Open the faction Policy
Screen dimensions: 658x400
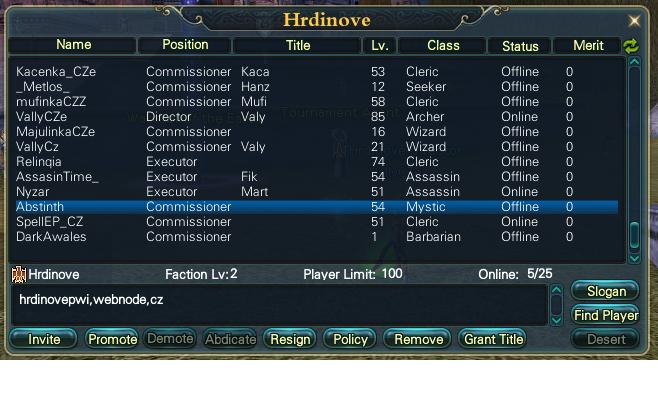[350, 339]
